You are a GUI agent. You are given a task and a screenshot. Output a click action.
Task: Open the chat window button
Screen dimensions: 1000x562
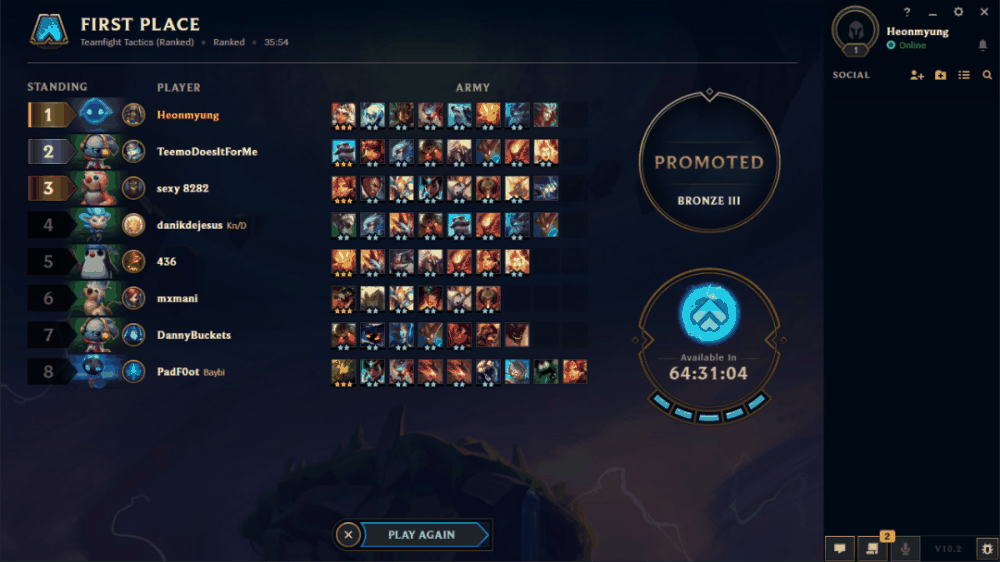coord(839,548)
